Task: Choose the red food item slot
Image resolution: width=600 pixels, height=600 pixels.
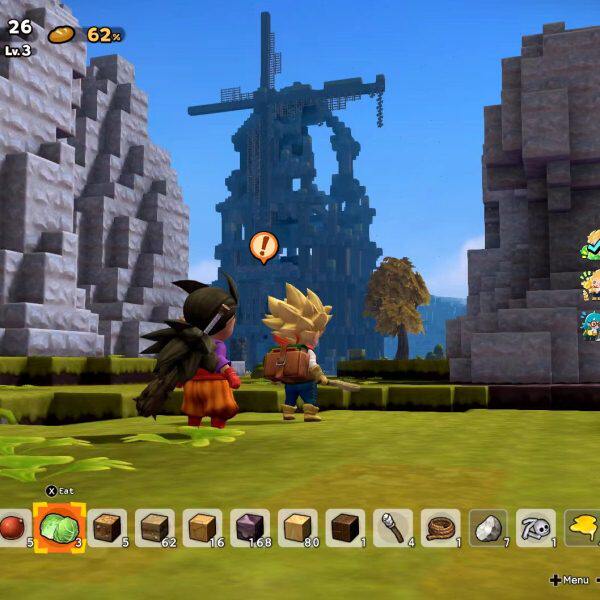Action: pyautogui.click(x=12, y=527)
